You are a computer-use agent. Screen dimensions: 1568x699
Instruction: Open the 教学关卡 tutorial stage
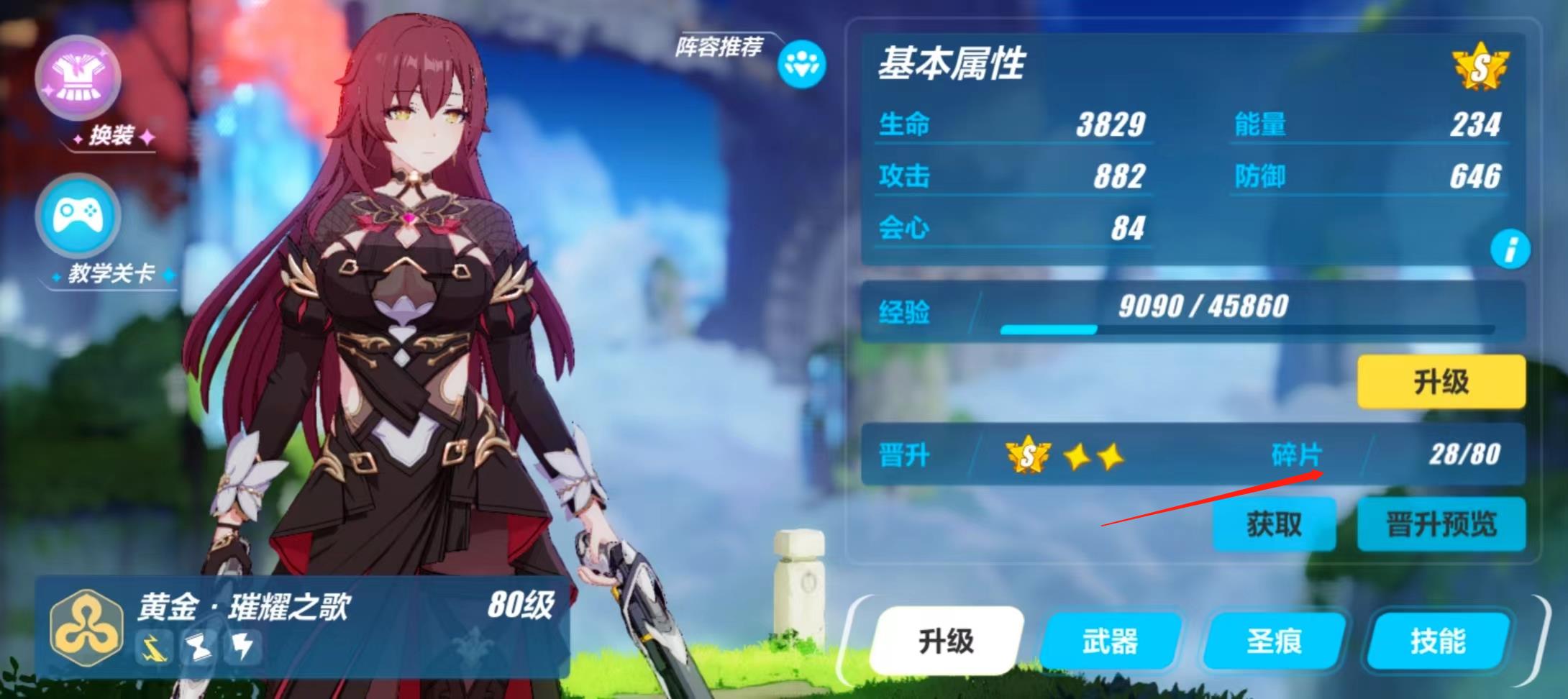click(78, 216)
